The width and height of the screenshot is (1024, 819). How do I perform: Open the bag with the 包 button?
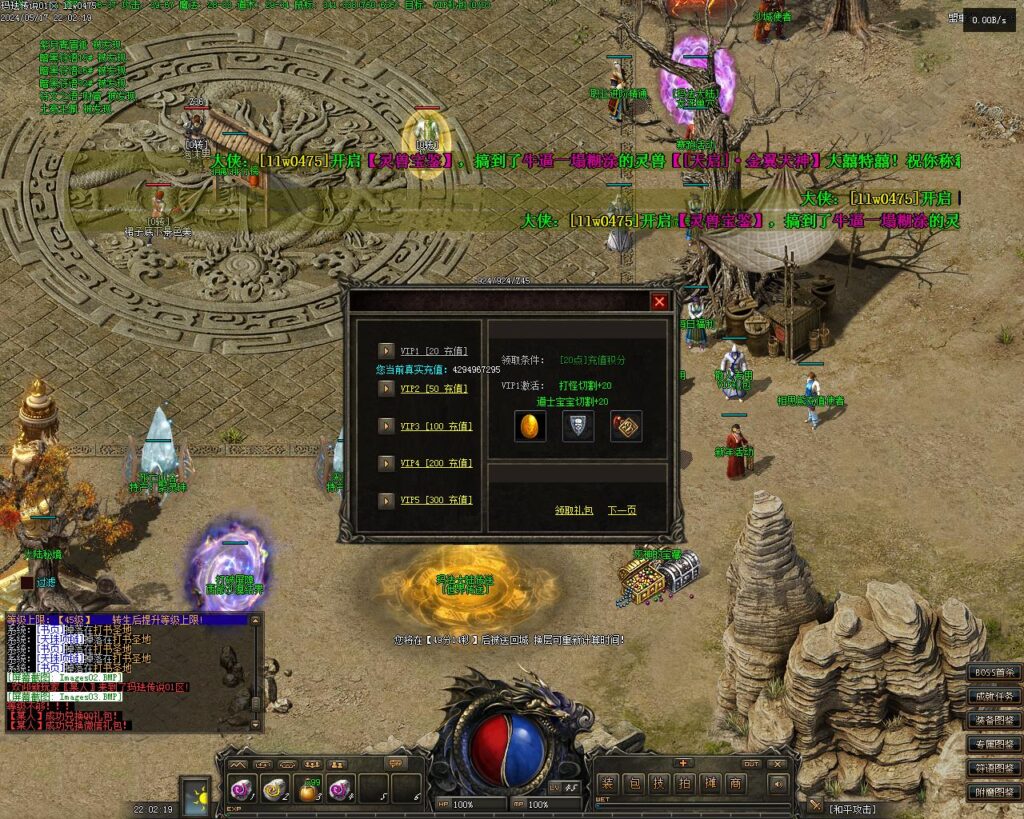coord(633,783)
